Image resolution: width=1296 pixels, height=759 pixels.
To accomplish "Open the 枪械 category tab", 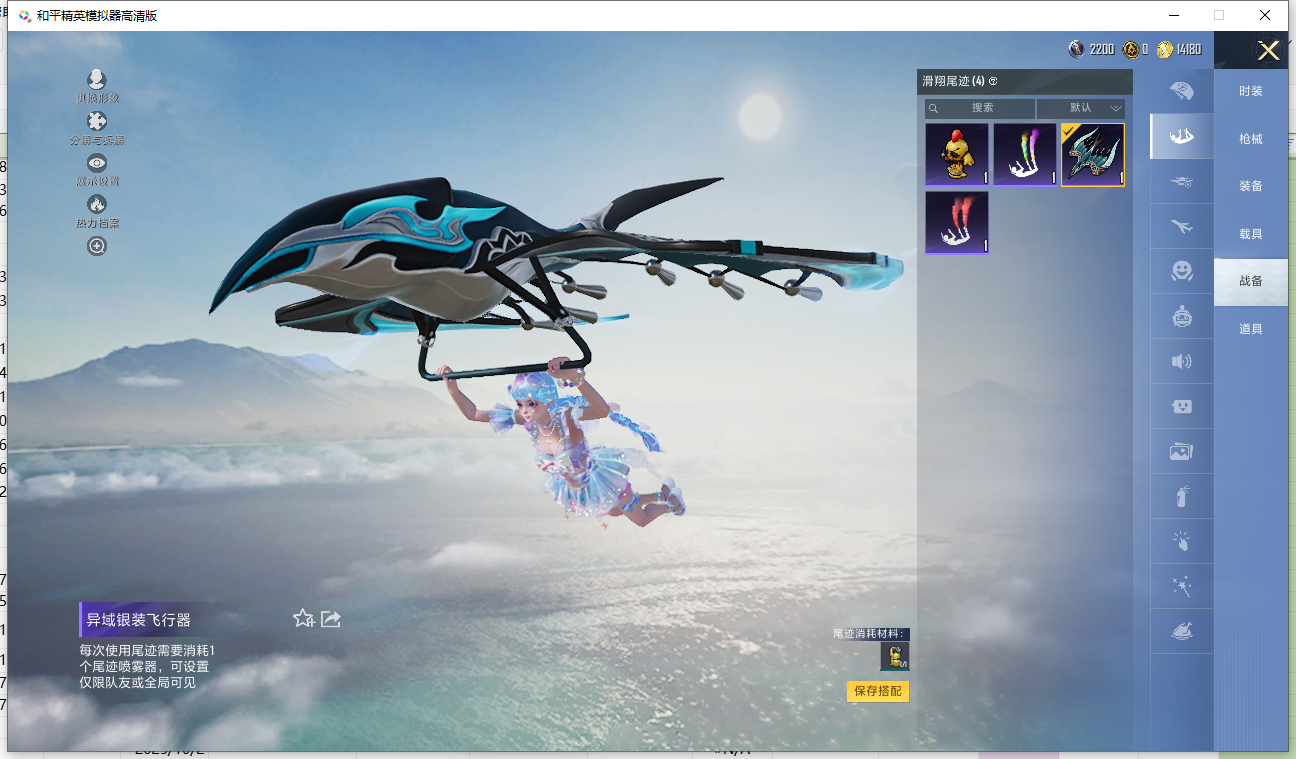I will [x=1250, y=139].
